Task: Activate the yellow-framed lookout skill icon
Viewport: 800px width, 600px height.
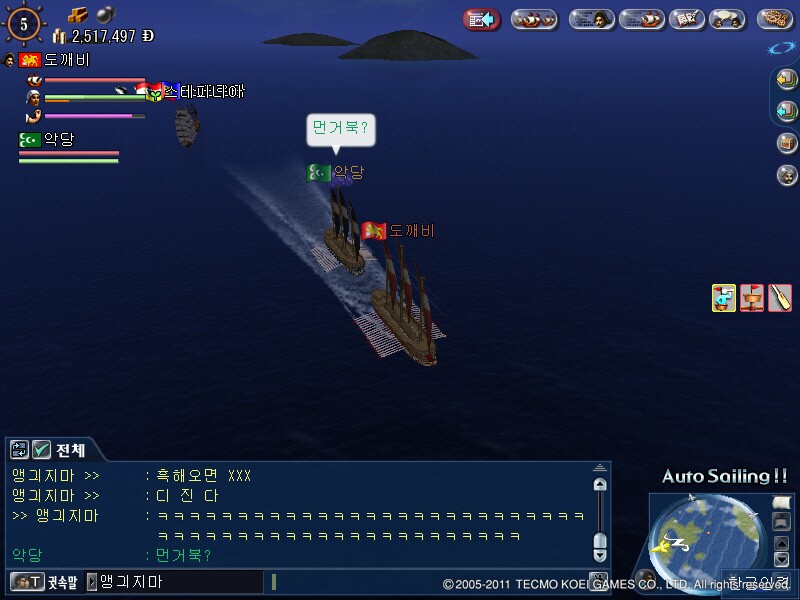Action: (724, 298)
